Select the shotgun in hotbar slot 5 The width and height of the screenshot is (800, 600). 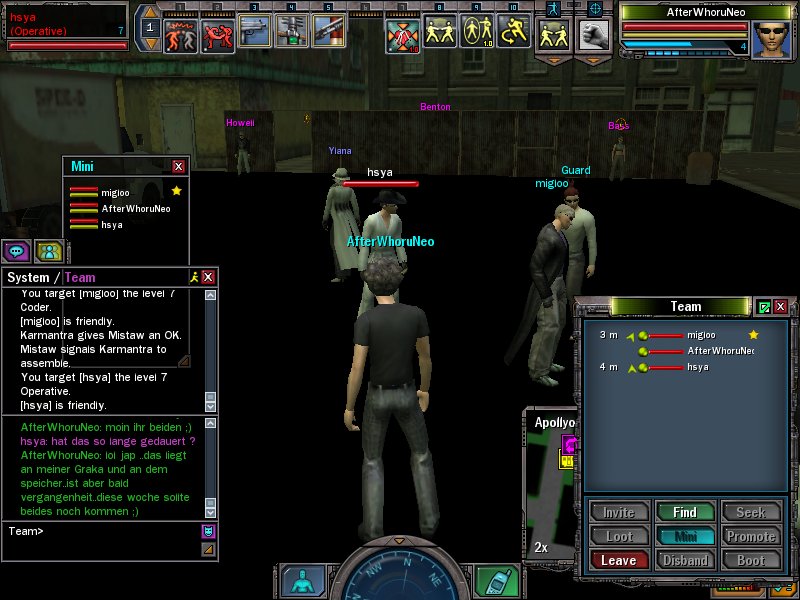pyautogui.click(x=327, y=32)
